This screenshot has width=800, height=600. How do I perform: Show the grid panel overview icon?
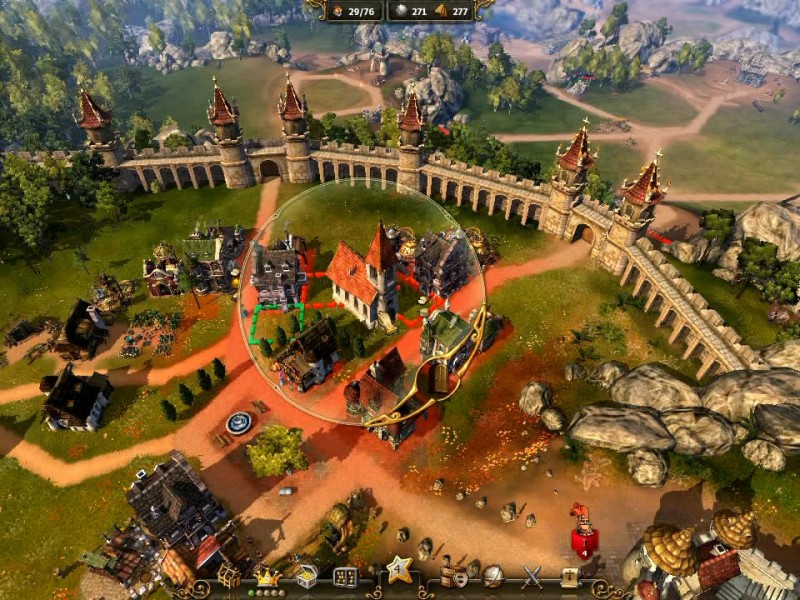345,577
